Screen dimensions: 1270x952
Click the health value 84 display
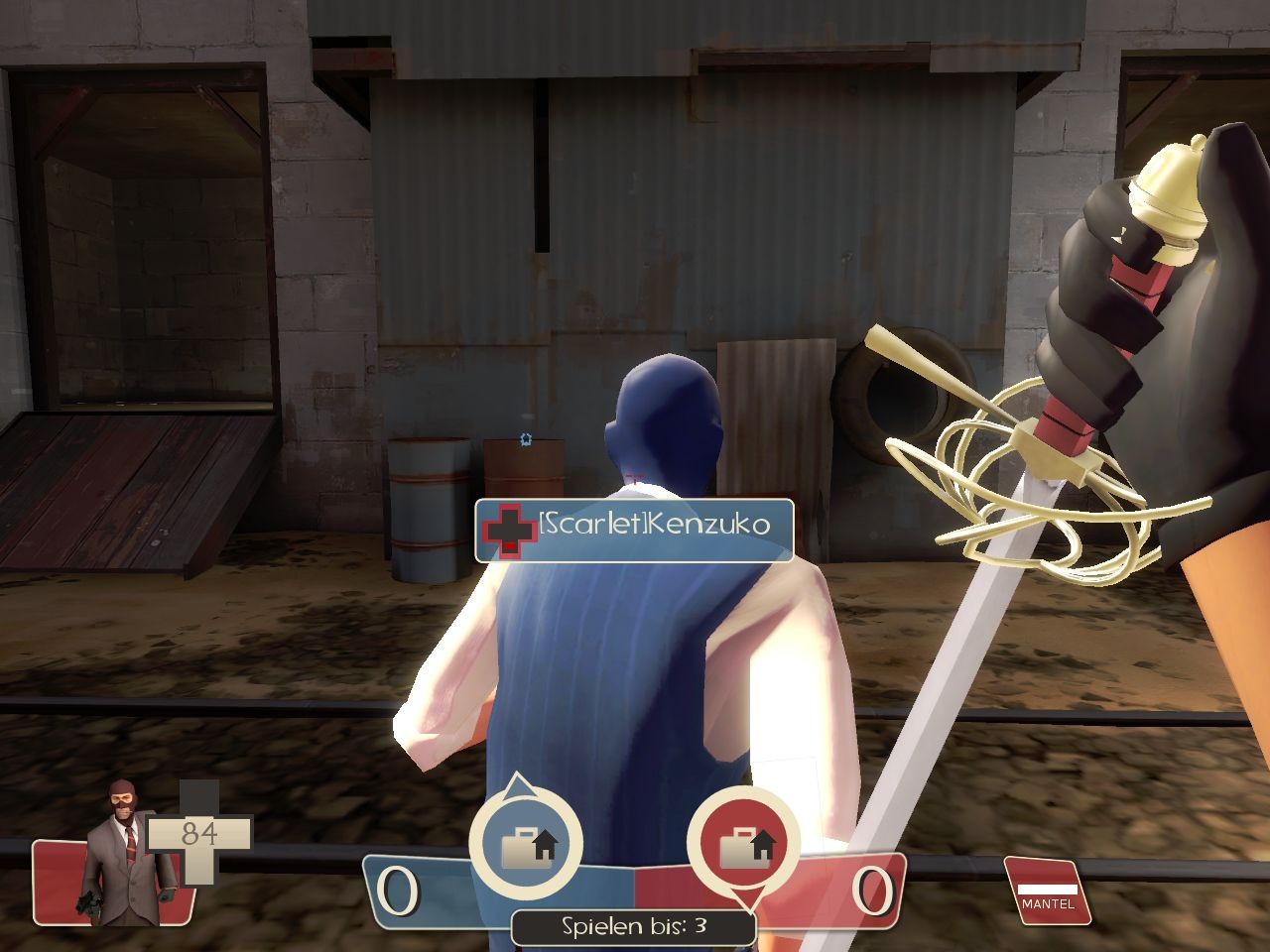[198, 833]
